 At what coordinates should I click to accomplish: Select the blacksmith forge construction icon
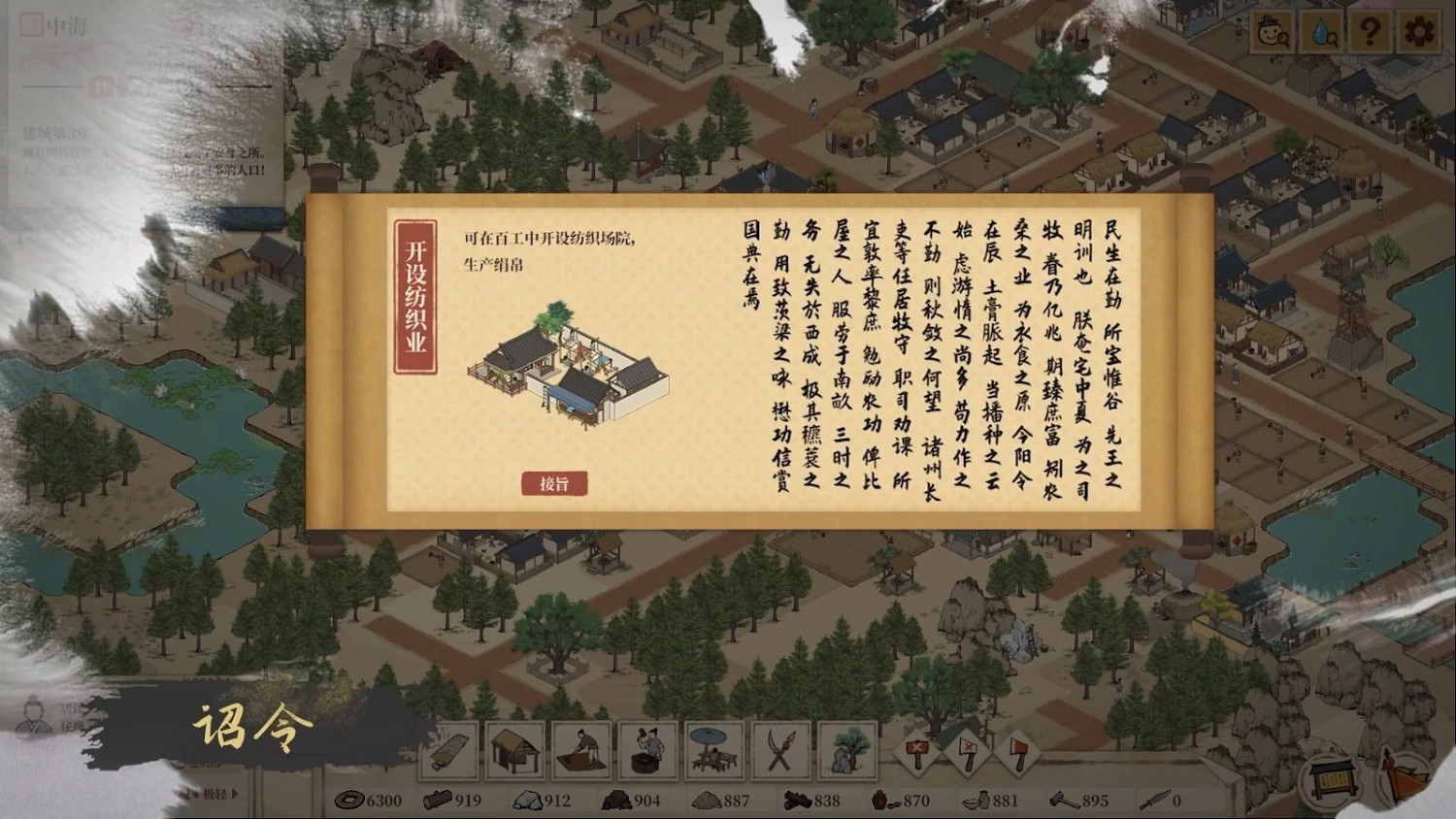[645, 752]
